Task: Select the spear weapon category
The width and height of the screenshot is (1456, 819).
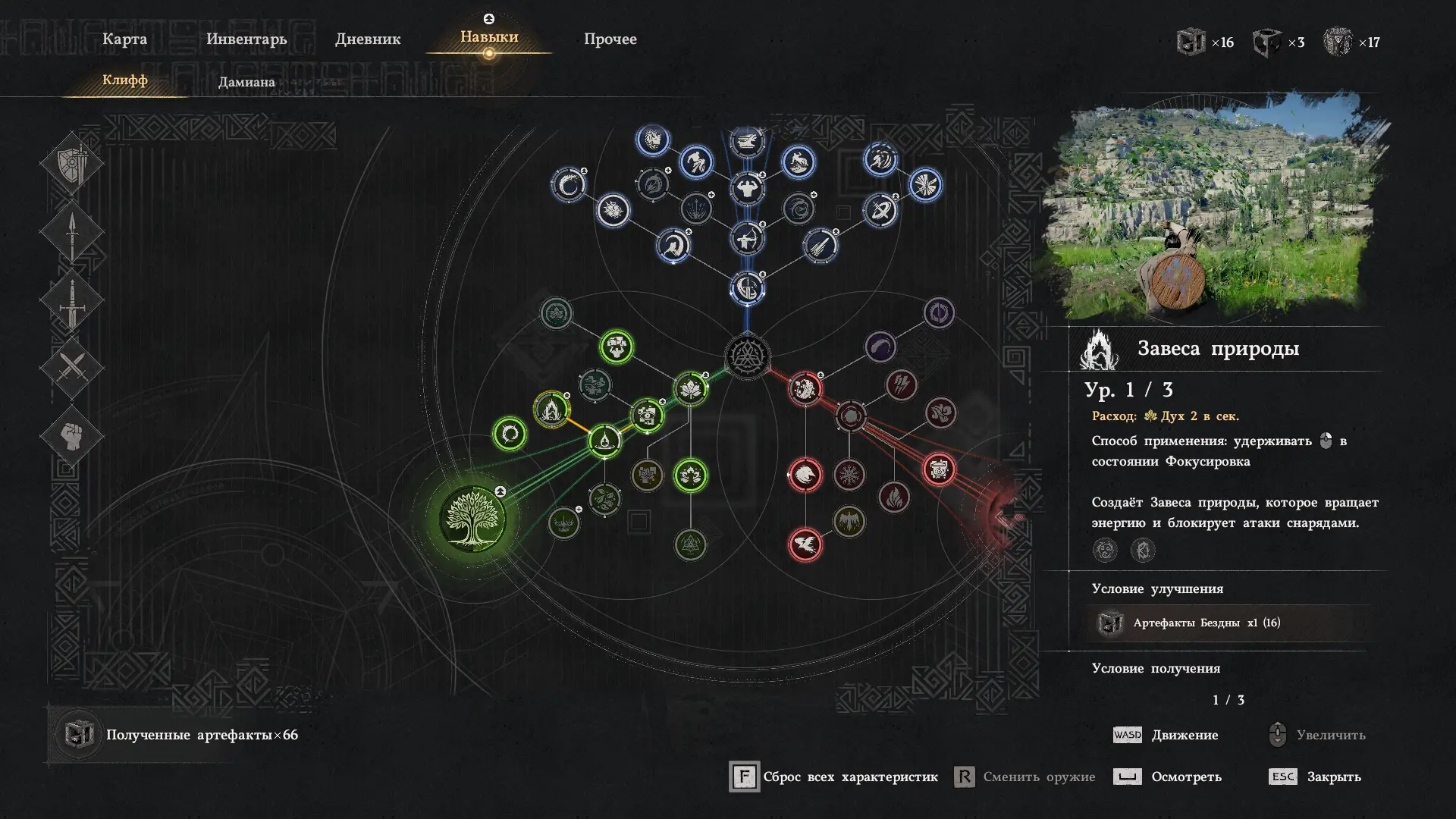Action: 72,232
